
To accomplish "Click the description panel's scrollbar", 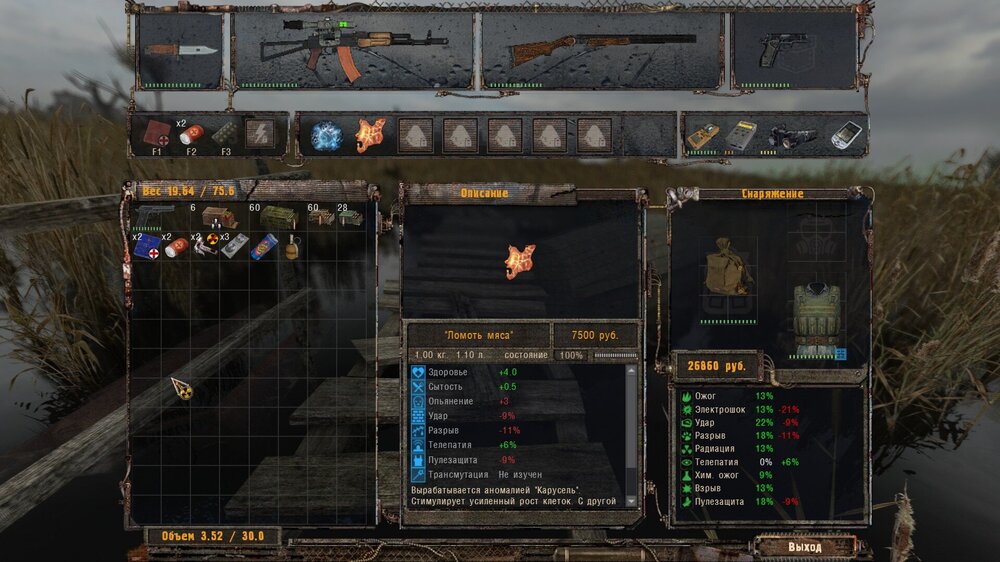I will [x=630, y=434].
